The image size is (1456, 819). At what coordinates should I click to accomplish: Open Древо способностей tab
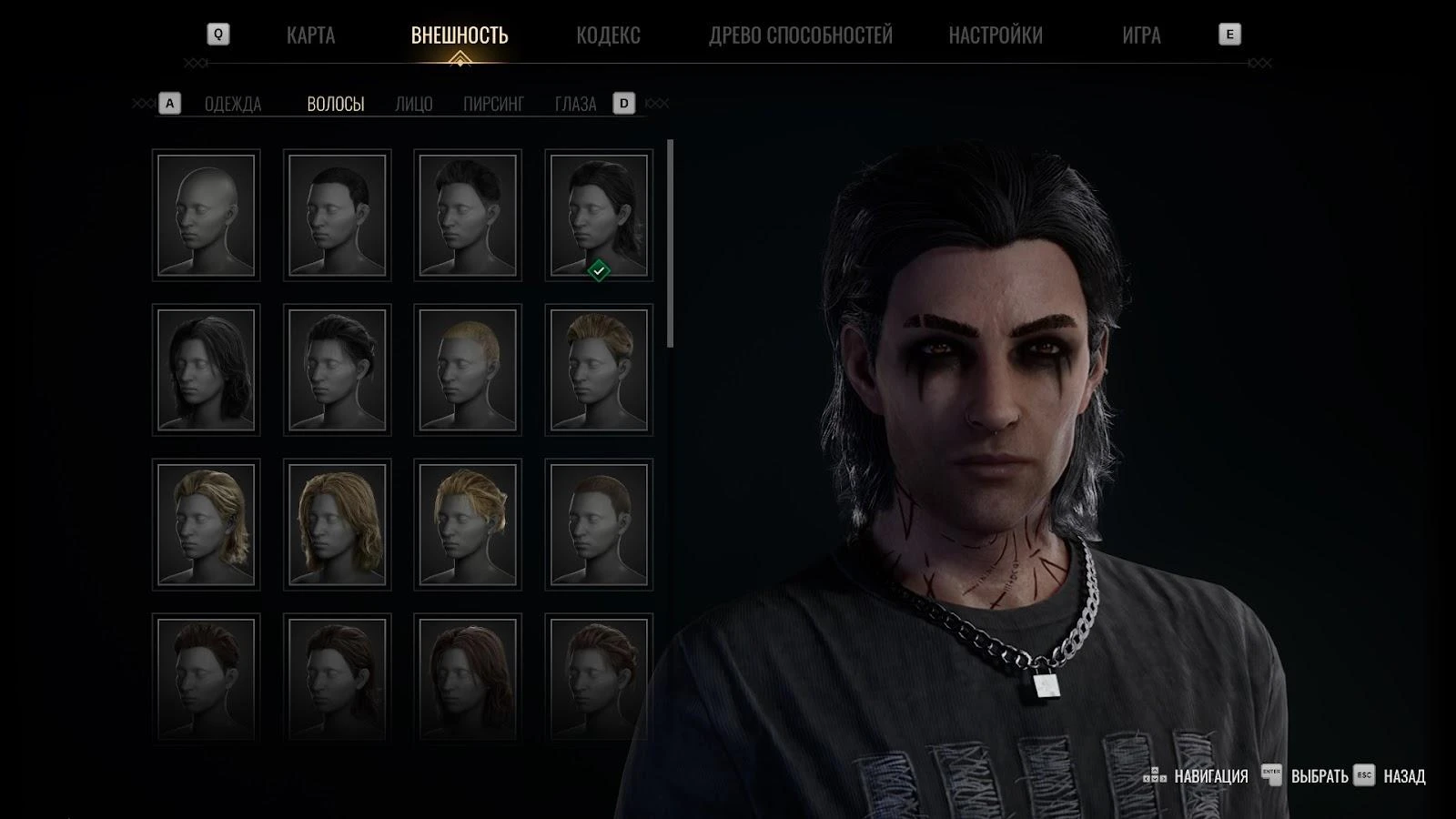coord(801,35)
